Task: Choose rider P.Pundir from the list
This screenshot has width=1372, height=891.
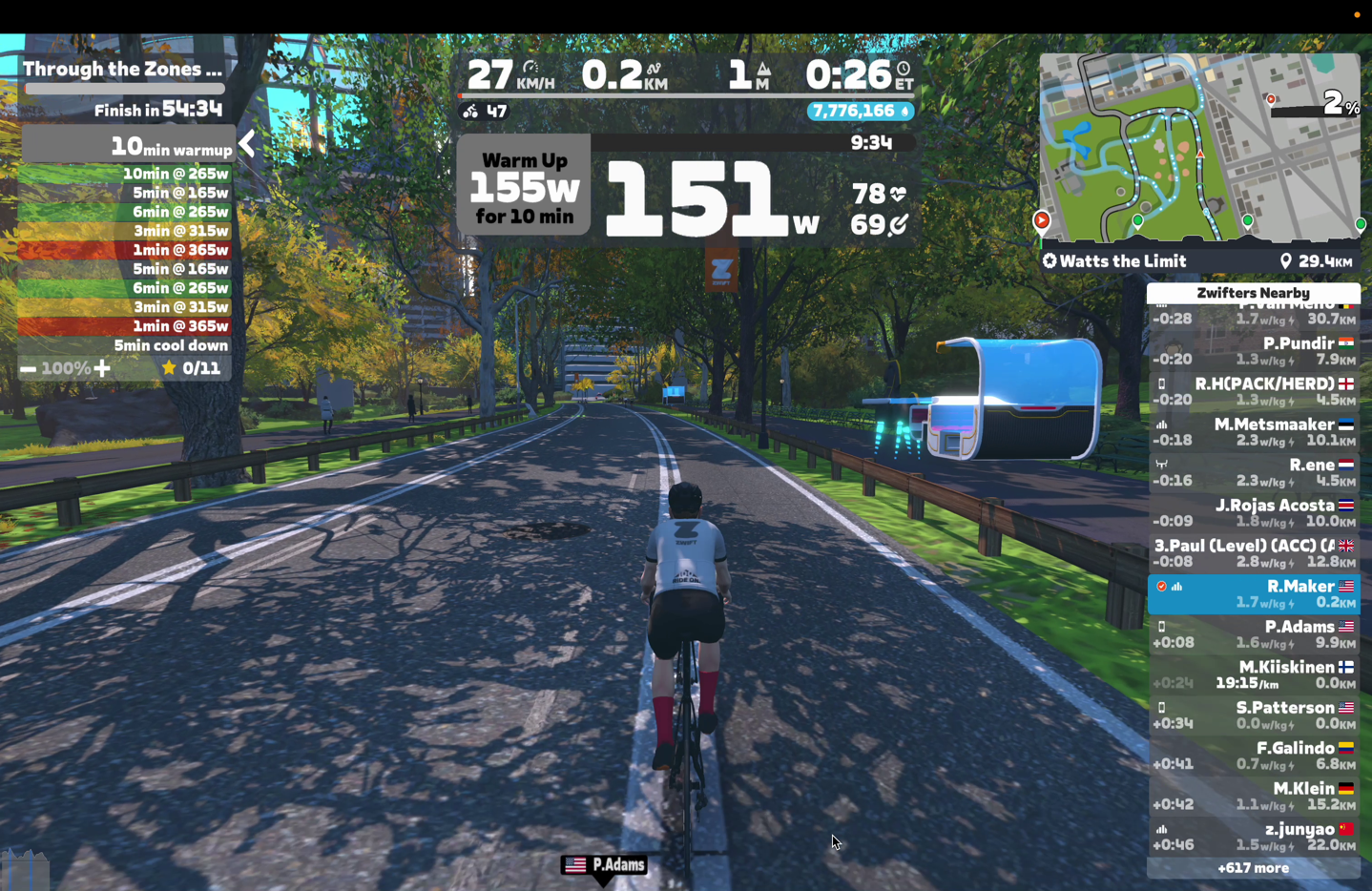Action: (1253, 351)
